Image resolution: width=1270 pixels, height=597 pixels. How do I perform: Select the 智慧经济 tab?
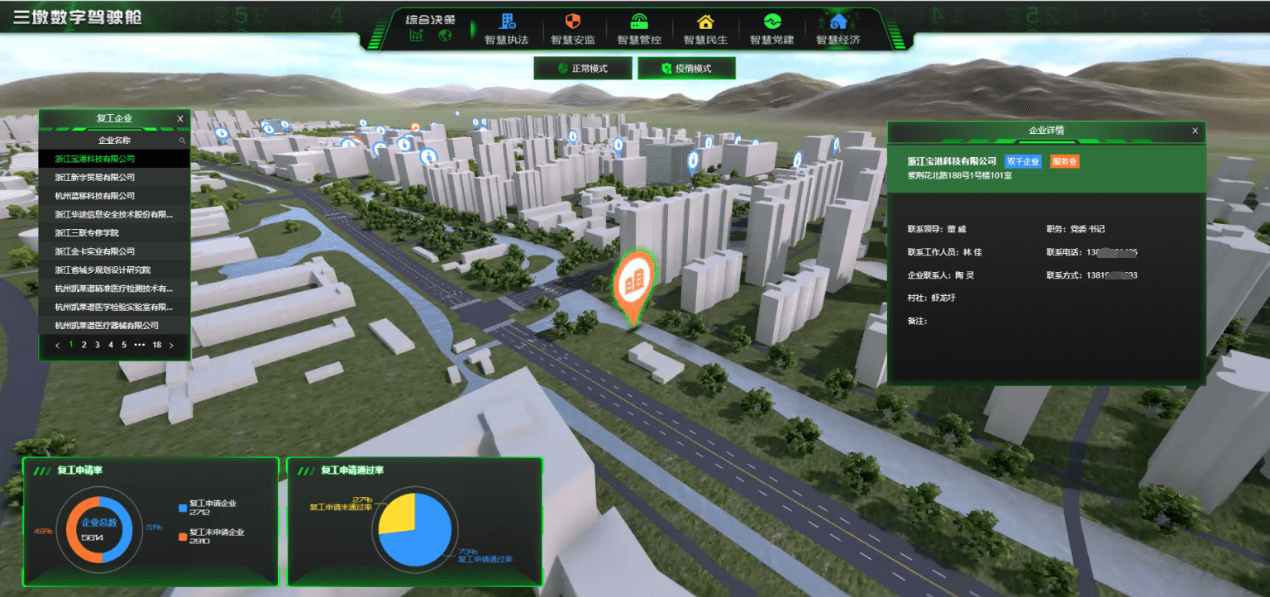coord(838,29)
